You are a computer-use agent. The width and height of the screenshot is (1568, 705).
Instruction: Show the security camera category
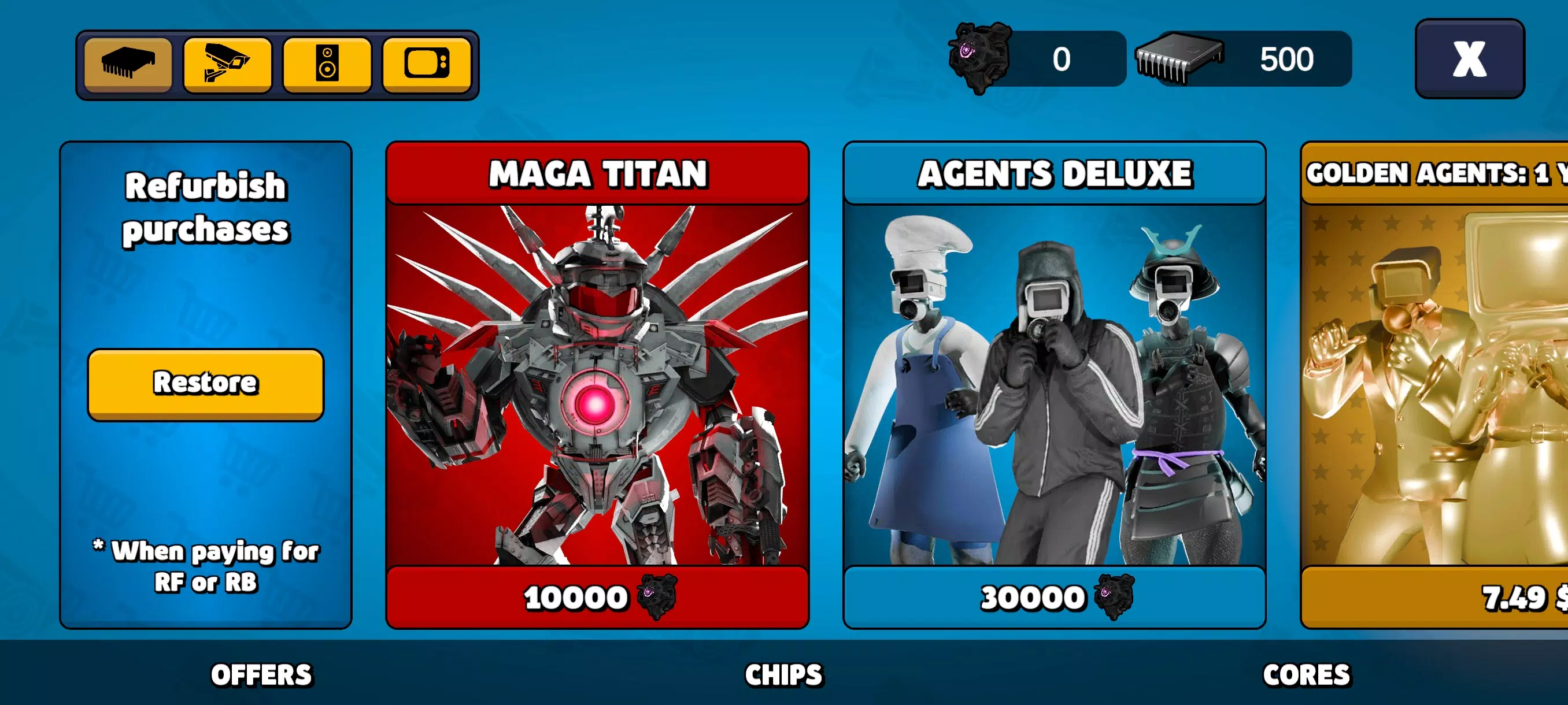tap(227, 65)
